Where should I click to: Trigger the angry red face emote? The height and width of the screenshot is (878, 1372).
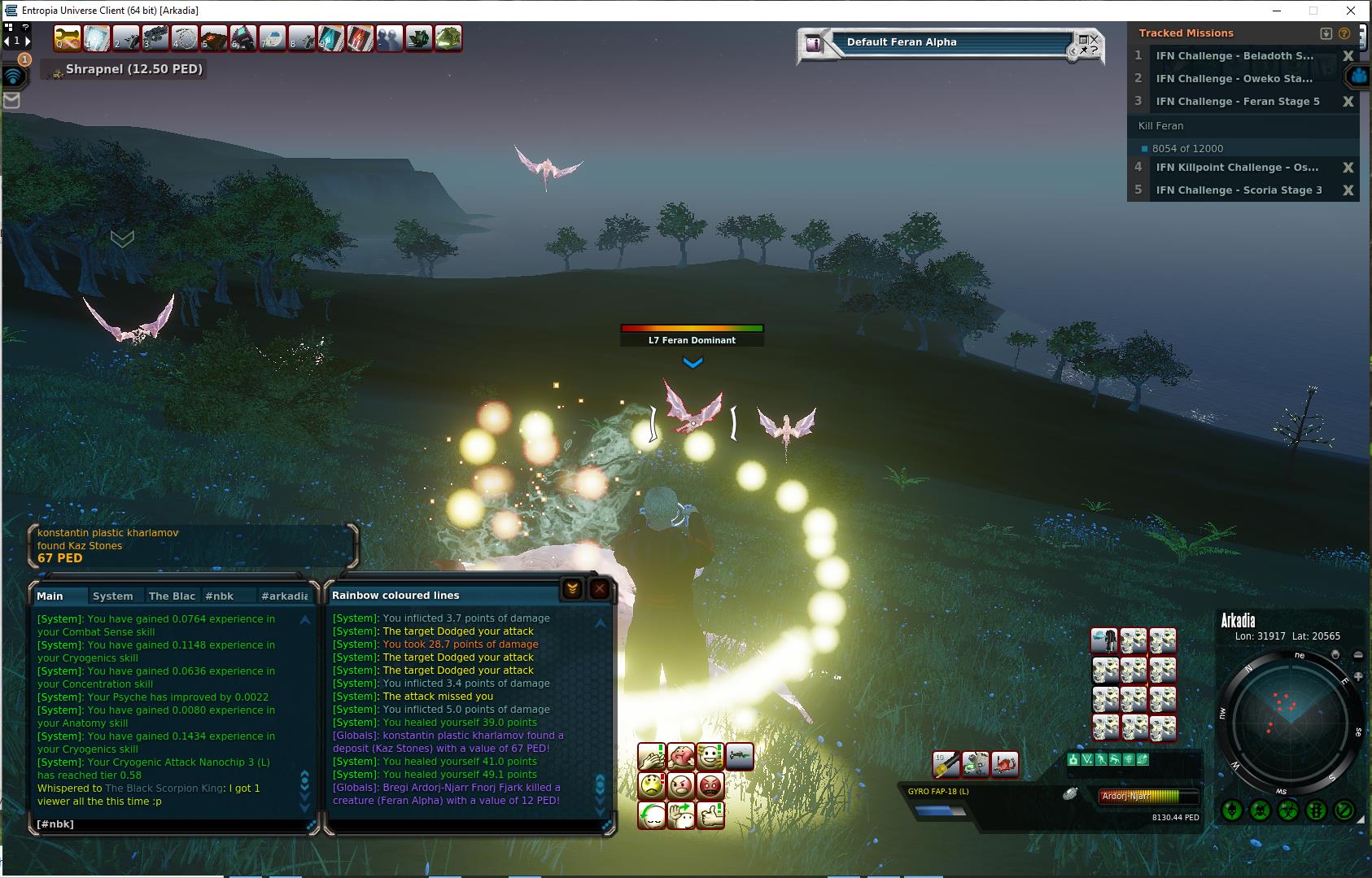tap(710, 786)
